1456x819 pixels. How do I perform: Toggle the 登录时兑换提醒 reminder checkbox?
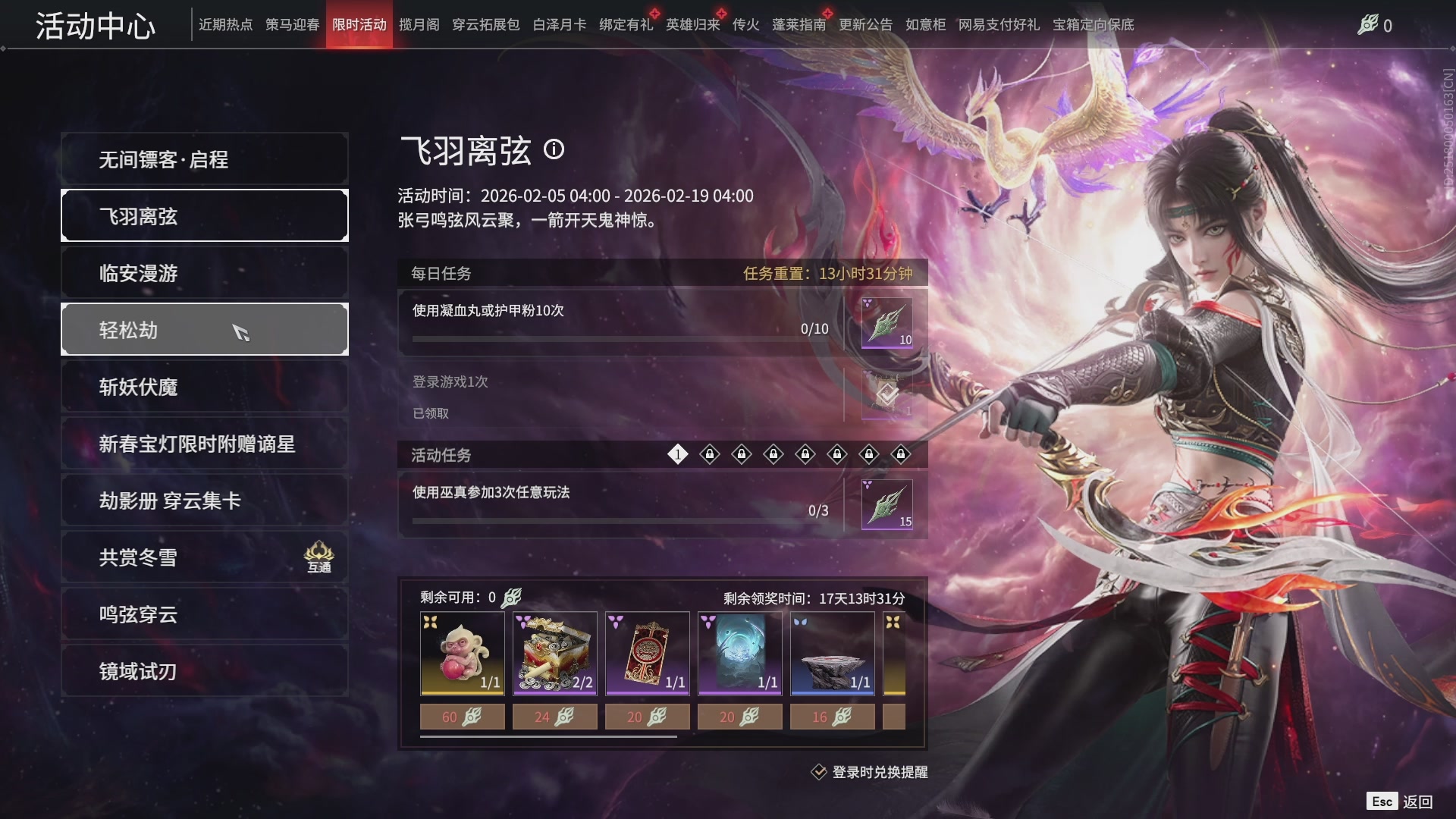(x=821, y=772)
